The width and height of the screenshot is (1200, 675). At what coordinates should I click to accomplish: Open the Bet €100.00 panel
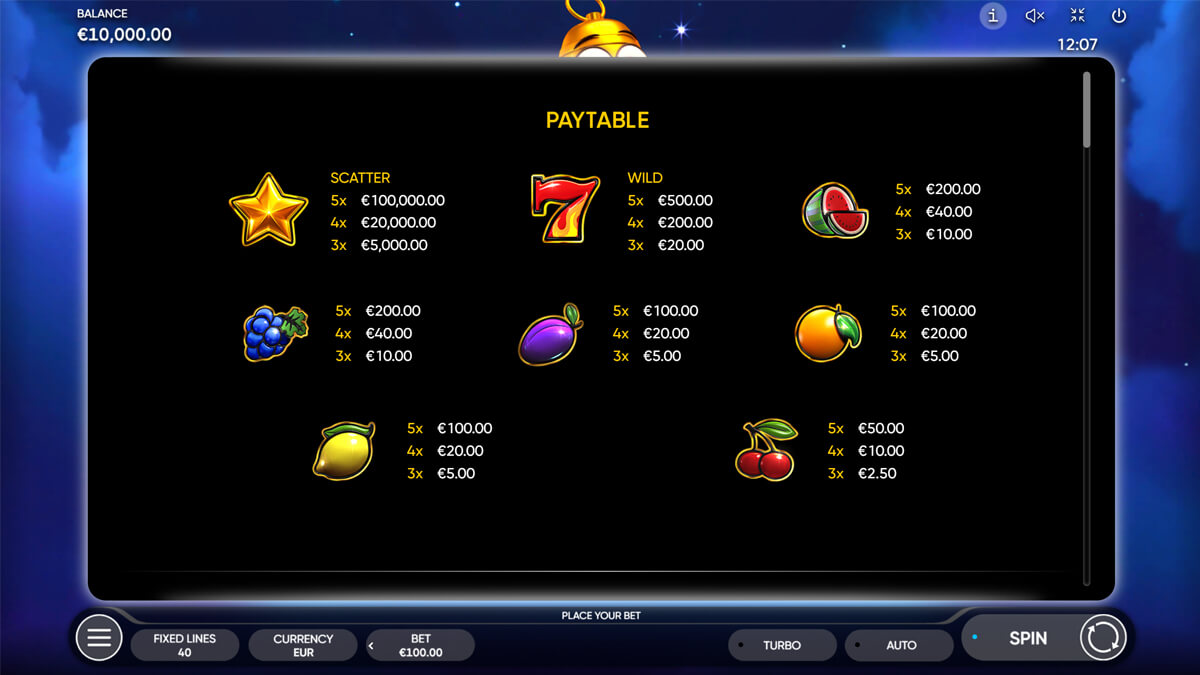(421, 645)
